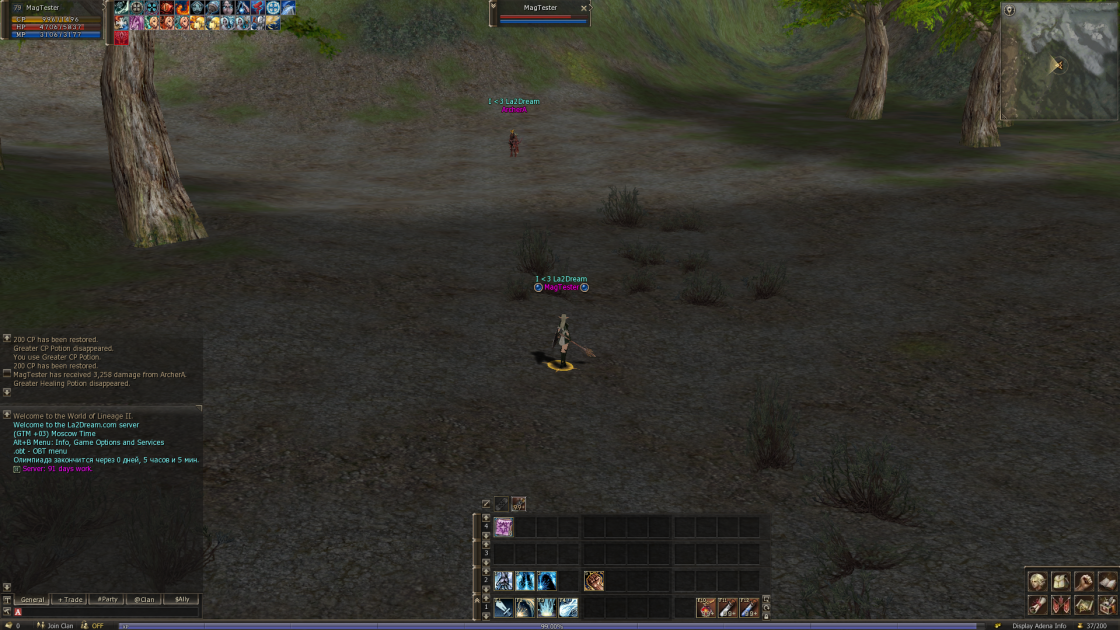Switch to the @Clan chat tab

point(144,599)
